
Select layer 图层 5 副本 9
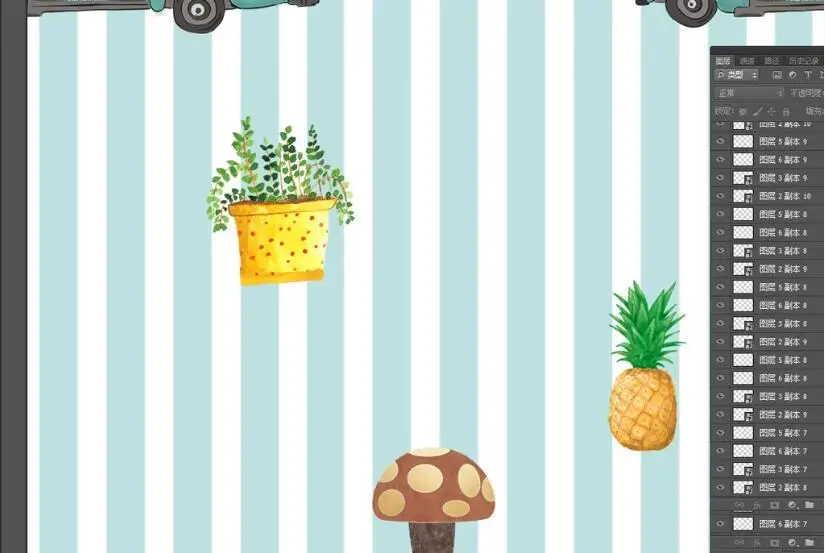(783, 142)
